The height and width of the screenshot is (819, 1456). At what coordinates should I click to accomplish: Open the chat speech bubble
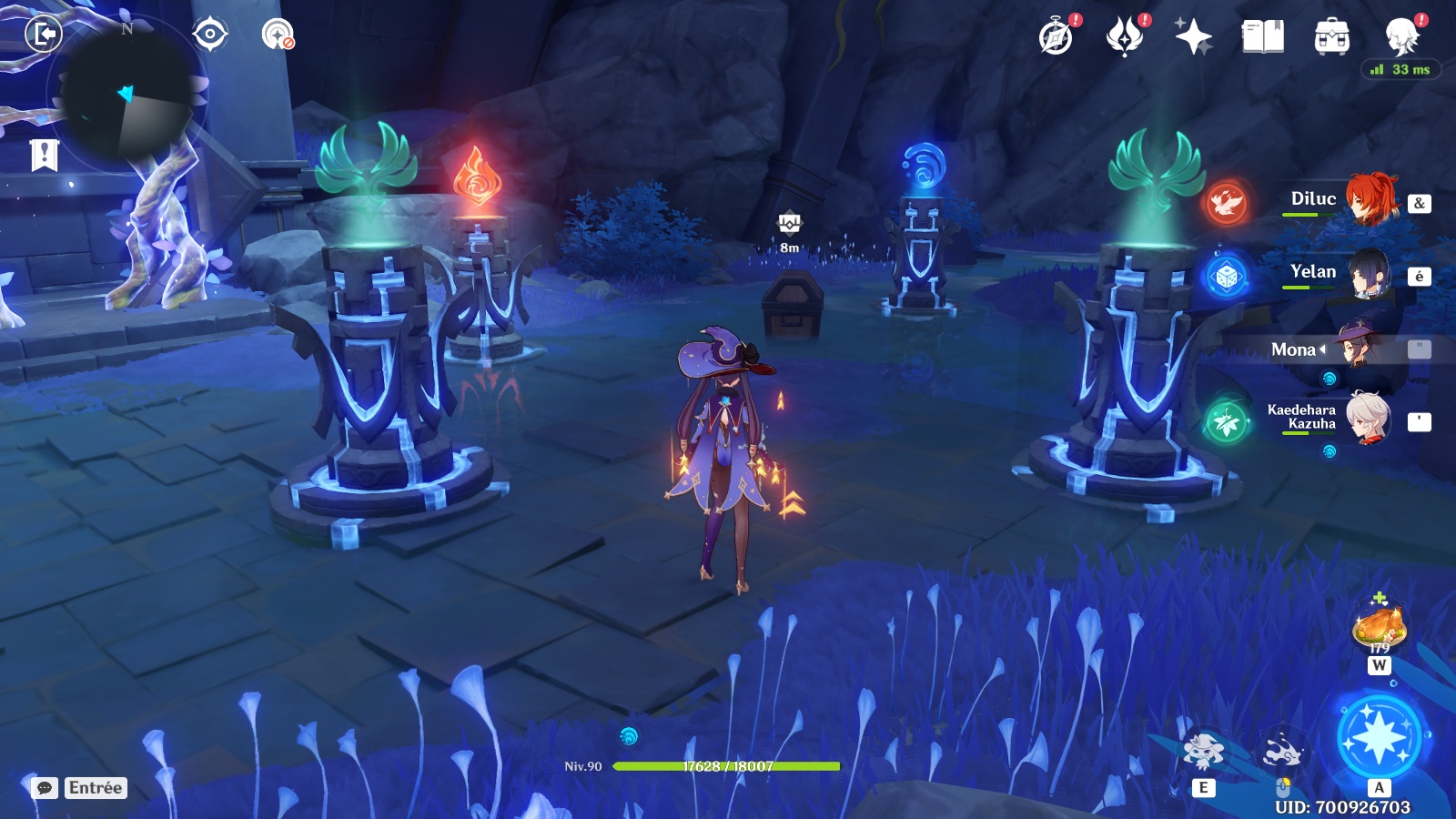tap(45, 788)
